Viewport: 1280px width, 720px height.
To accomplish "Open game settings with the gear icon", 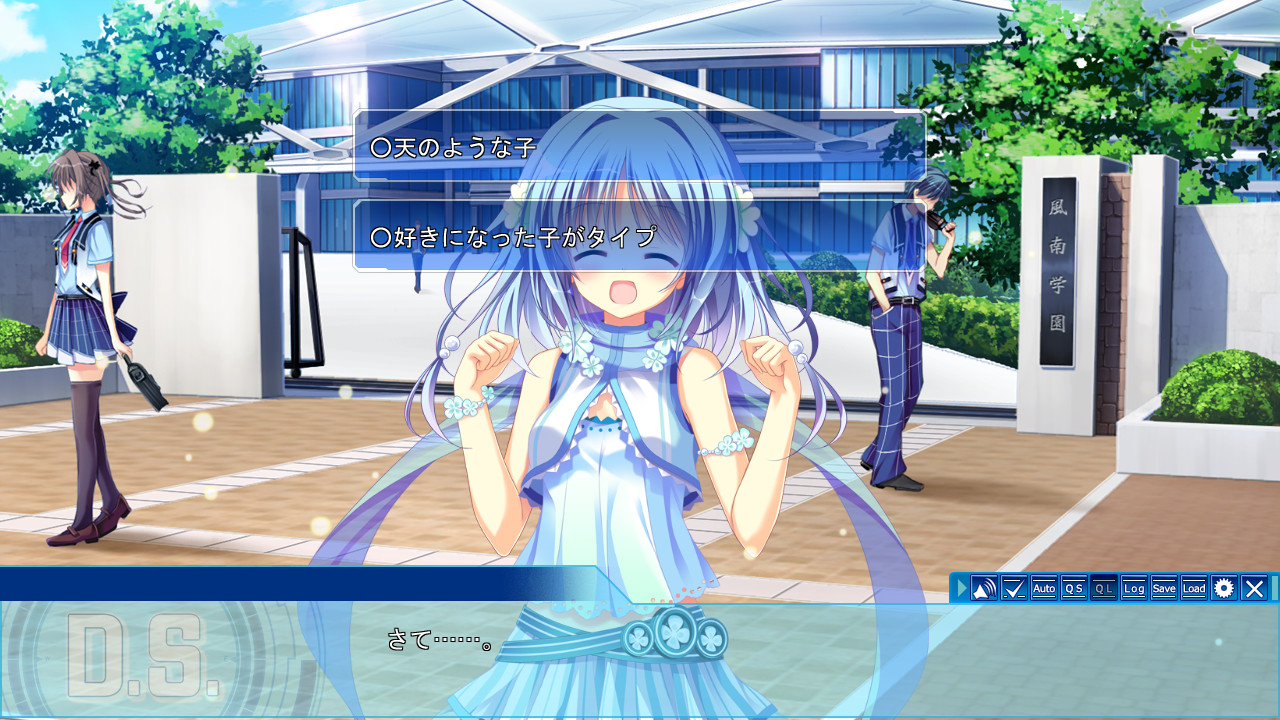I will (x=1224, y=590).
